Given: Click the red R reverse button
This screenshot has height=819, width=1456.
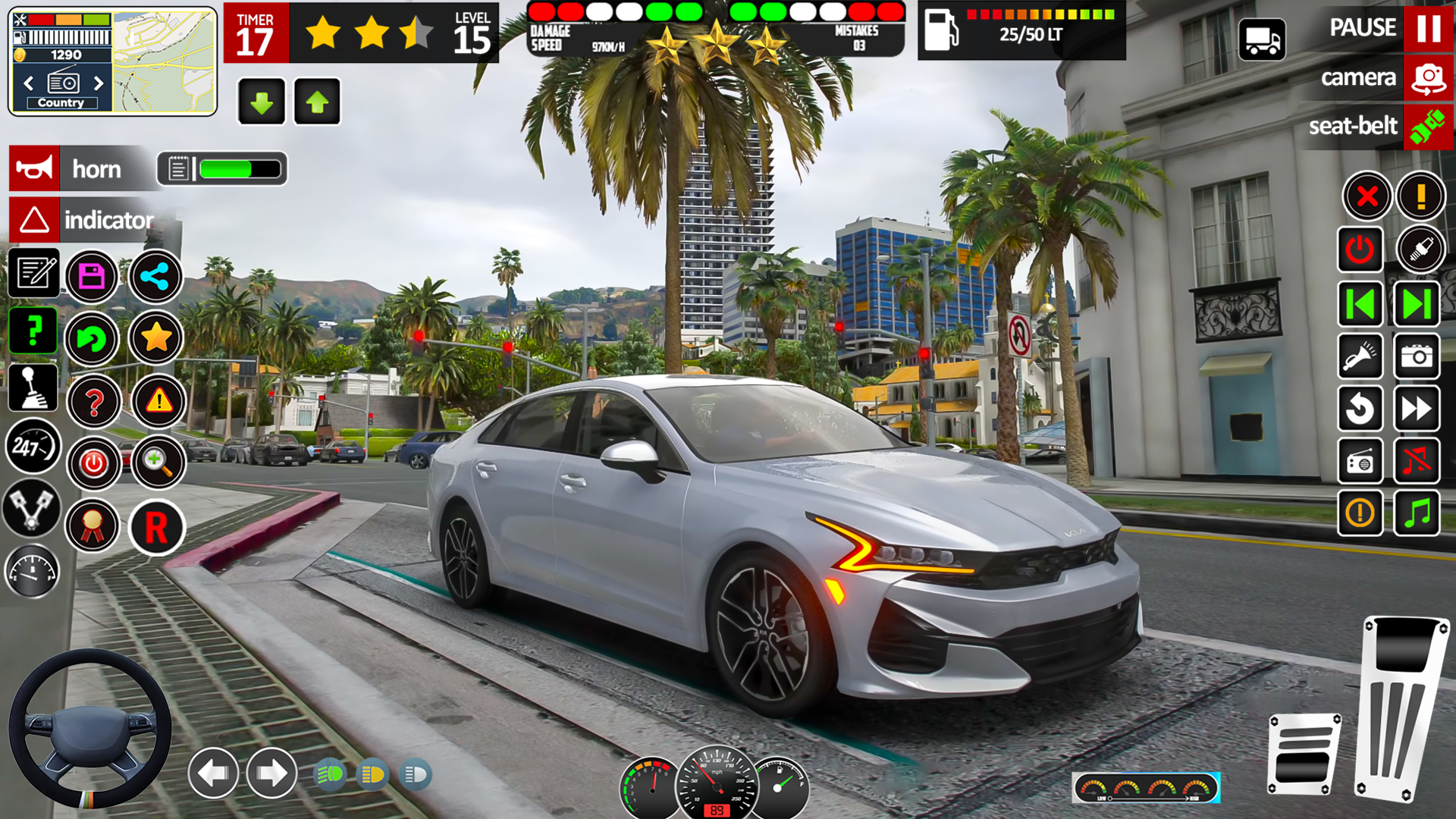Looking at the screenshot, I should (x=156, y=527).
